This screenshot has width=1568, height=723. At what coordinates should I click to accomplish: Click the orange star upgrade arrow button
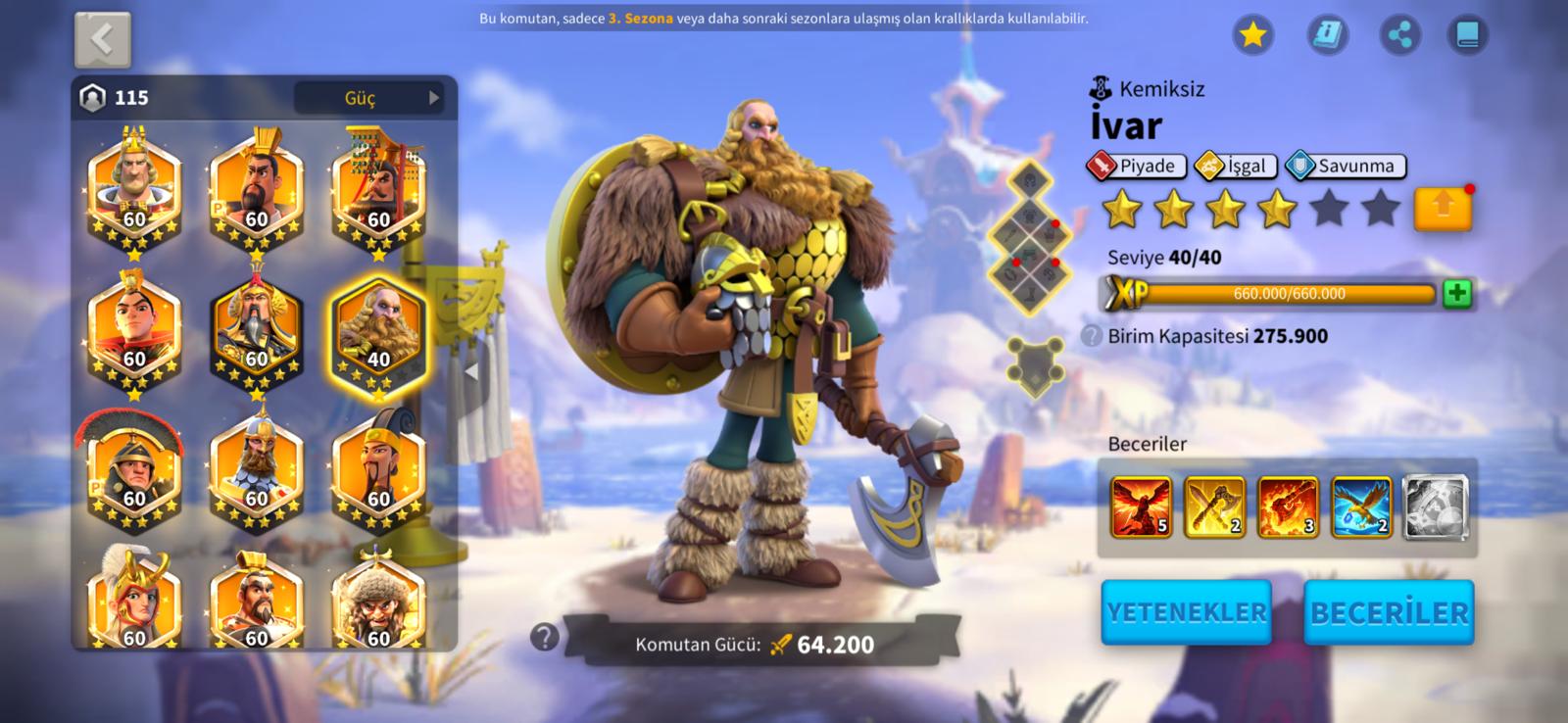[1443, 209]
